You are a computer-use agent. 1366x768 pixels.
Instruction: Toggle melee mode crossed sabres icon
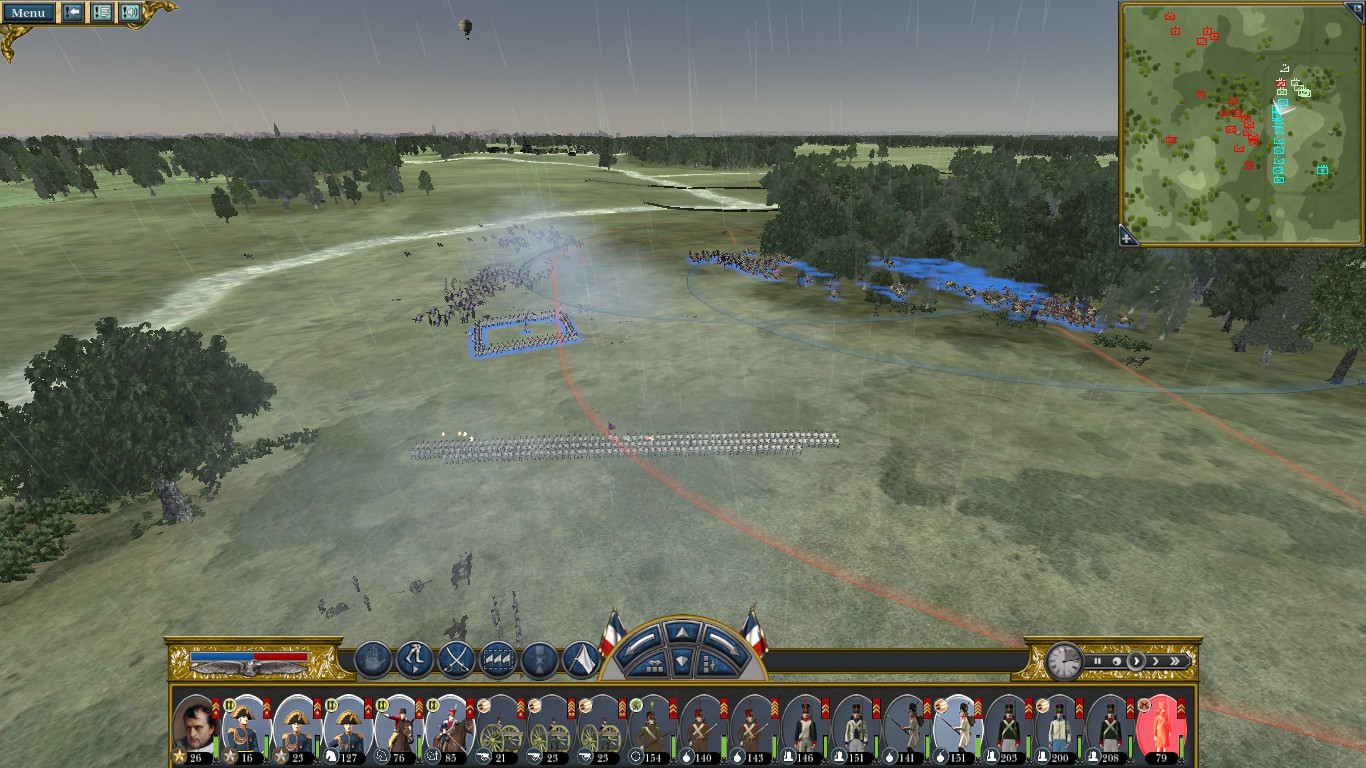pyautogui.click(x=456, y=660)
